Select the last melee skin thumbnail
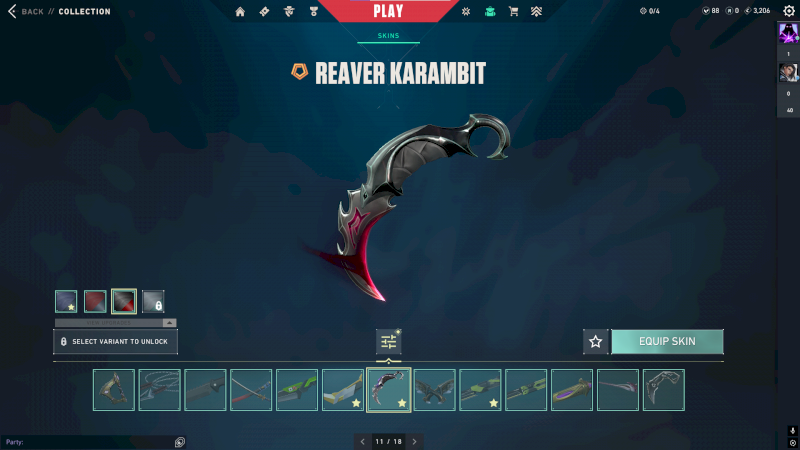Viewport: 800px width, 450px height. 663,390
